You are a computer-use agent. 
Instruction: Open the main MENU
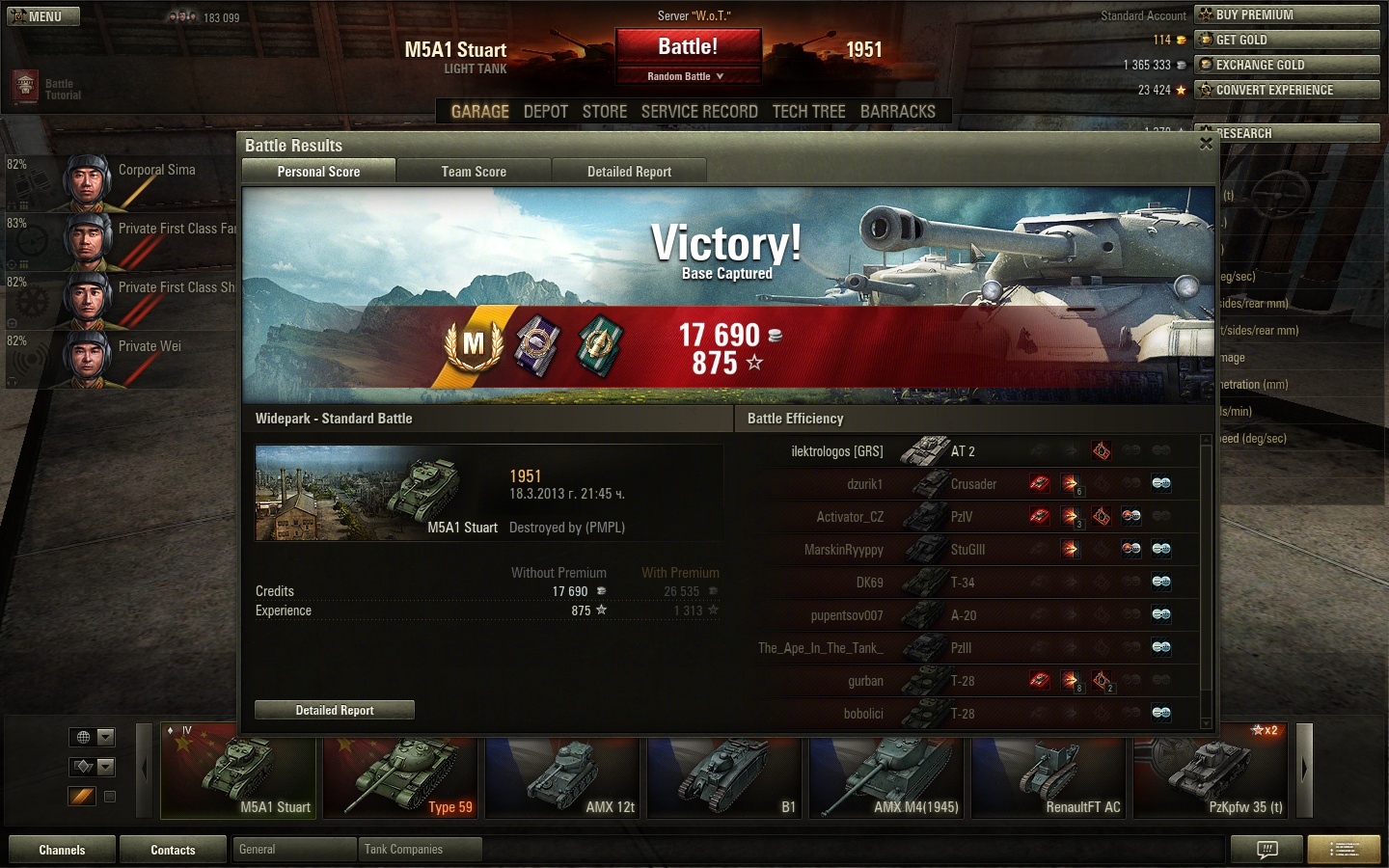[x=43, y=16]
